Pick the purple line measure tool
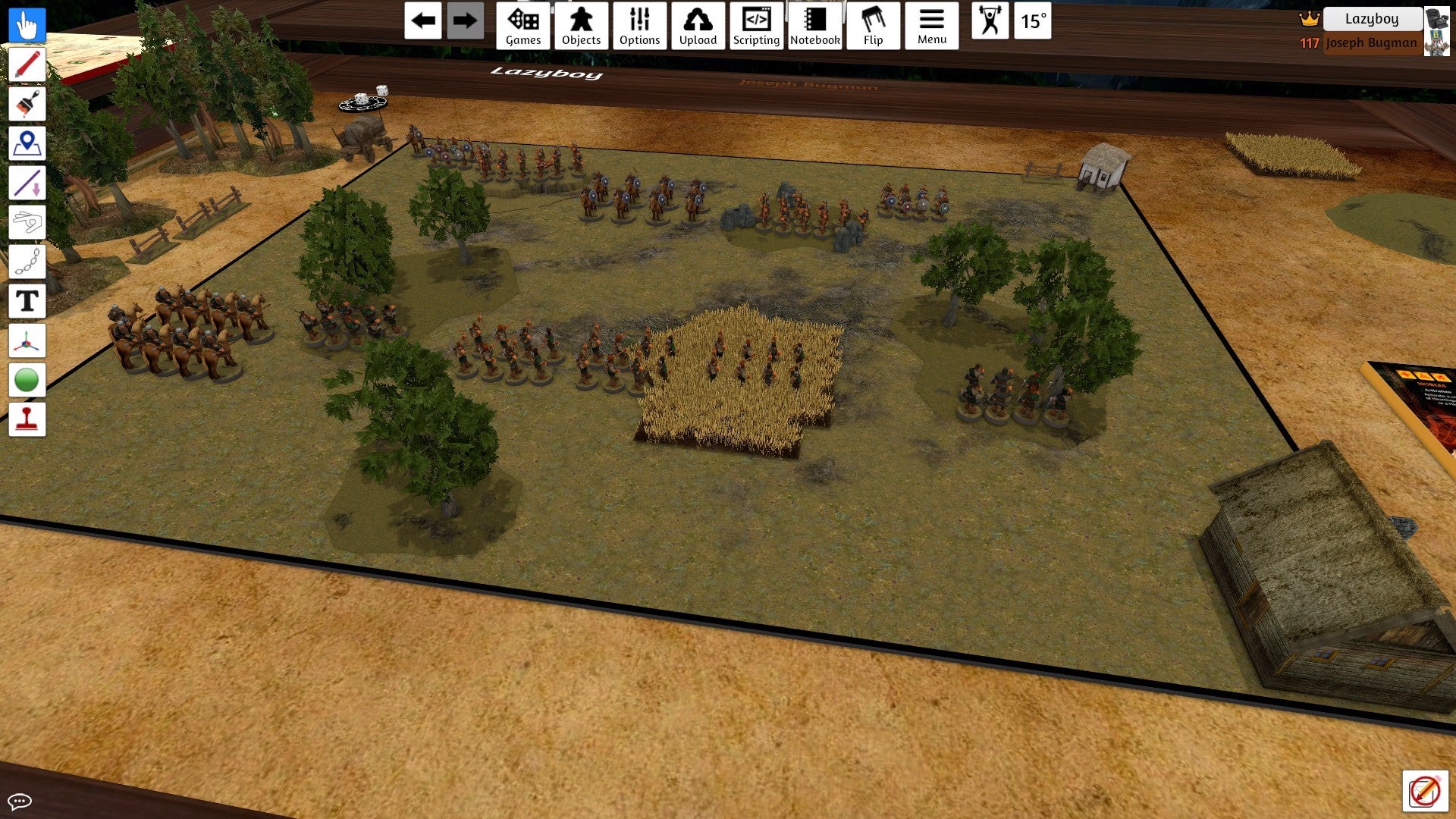Image resolution: width=1456 pixels, height=819 pixels. point(27,183)
